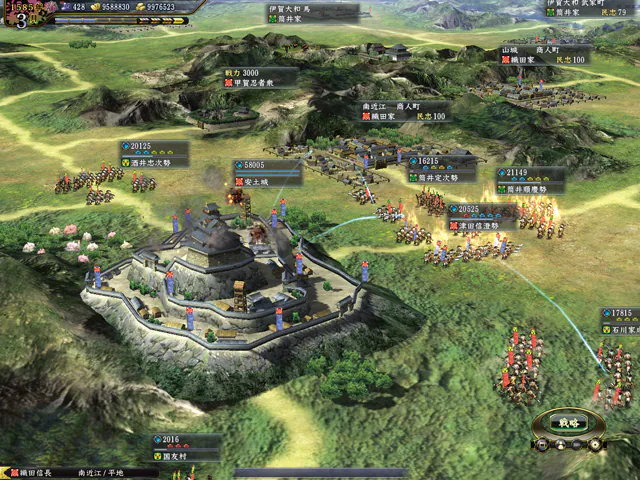Click the first round icon under 戦略
The image size is (640, 480).
click(541, 443)
